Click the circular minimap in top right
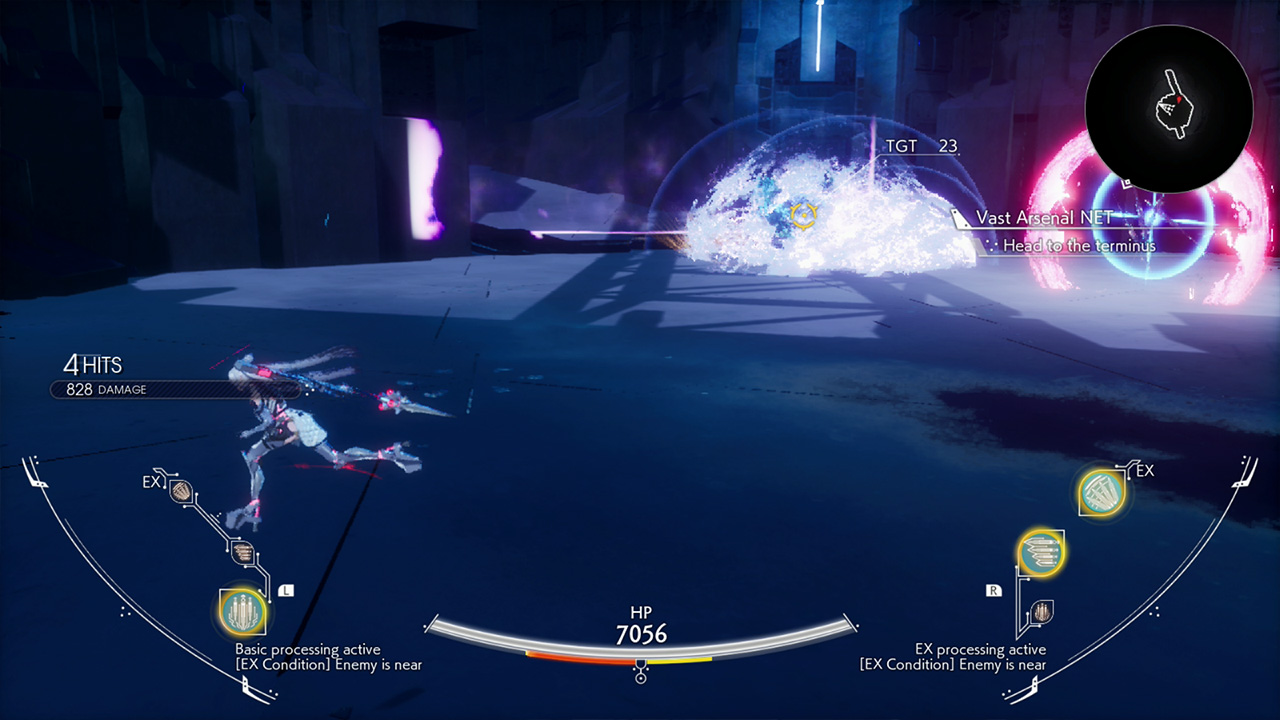This screenshot has width=1280, height=720. click(x=1170, y=105)
